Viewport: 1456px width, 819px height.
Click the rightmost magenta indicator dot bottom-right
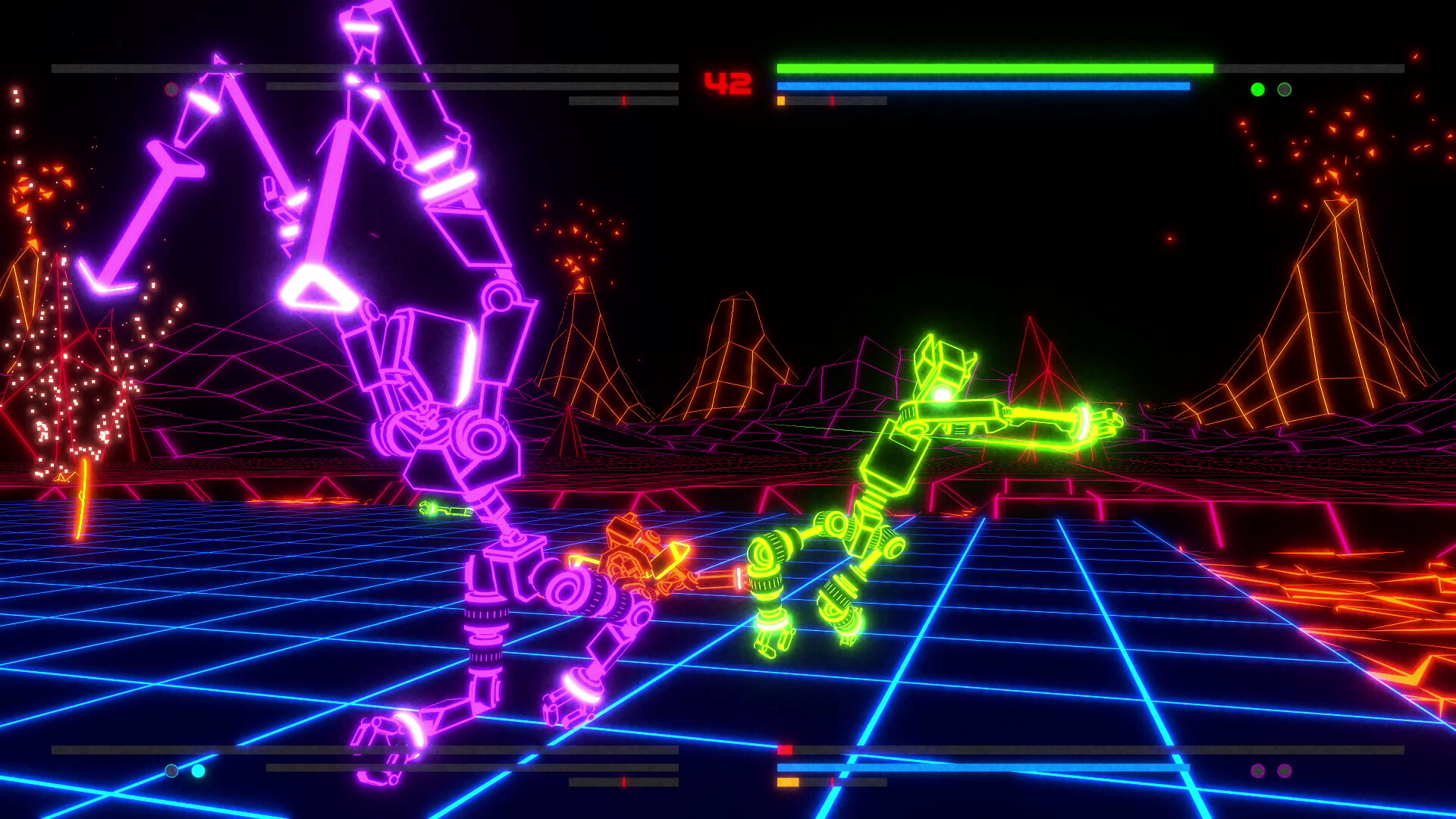coord(1285,770)
